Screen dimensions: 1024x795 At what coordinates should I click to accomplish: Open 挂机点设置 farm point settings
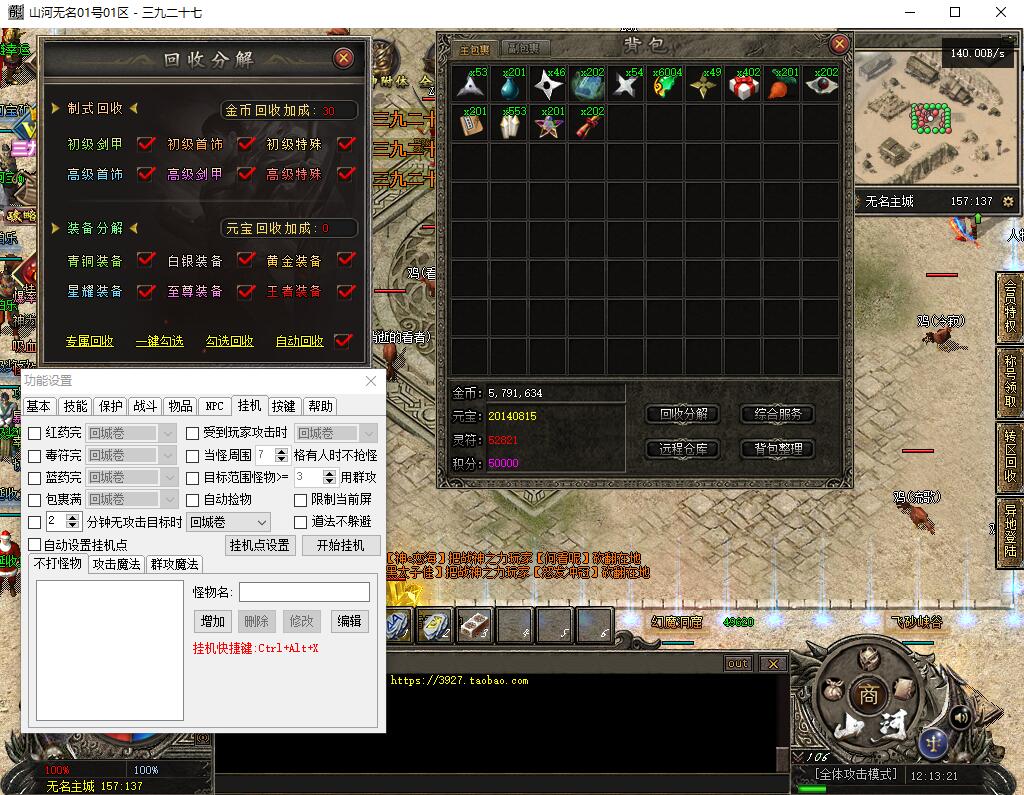coord(260,545)
